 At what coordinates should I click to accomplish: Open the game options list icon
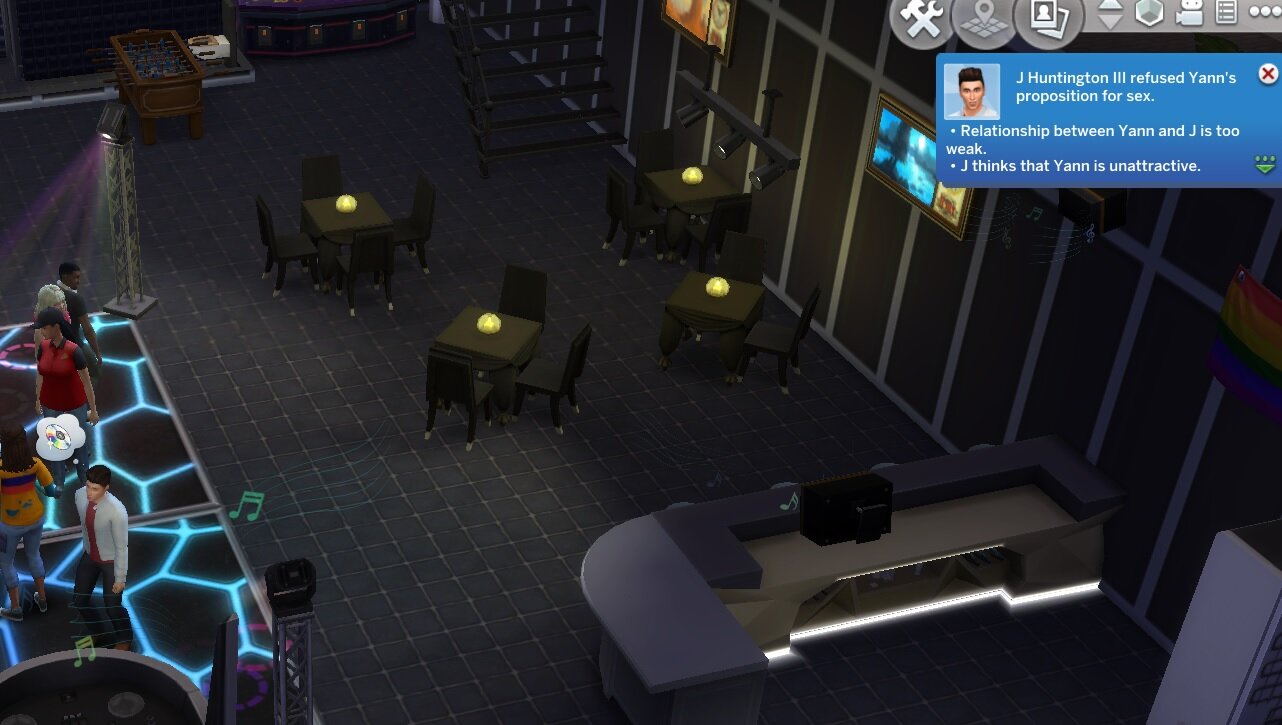point(1226,13)
